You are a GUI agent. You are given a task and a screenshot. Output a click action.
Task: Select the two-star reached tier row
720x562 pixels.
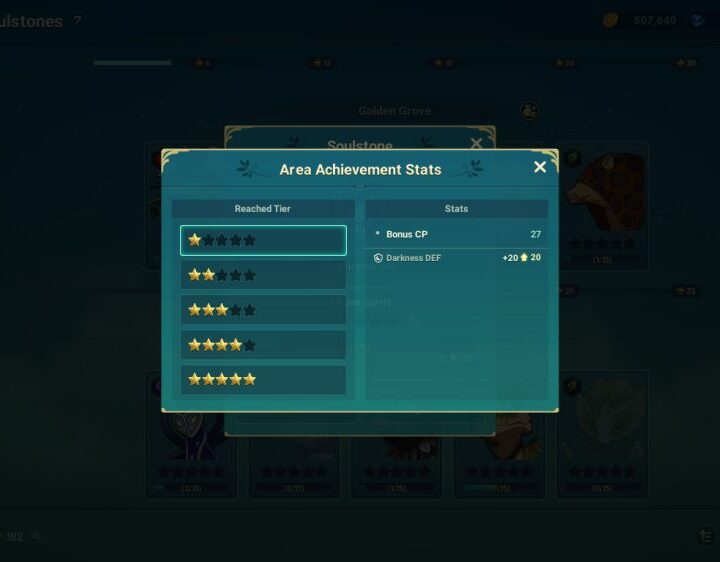pyautogui.click(x=263, y=275)
